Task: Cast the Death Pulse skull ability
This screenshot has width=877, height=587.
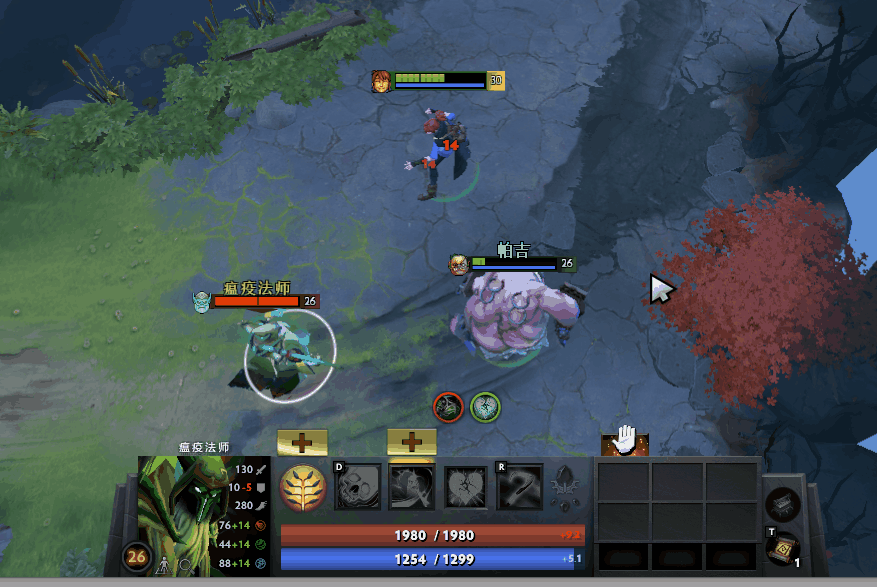Action: click(x=357, y=487)
